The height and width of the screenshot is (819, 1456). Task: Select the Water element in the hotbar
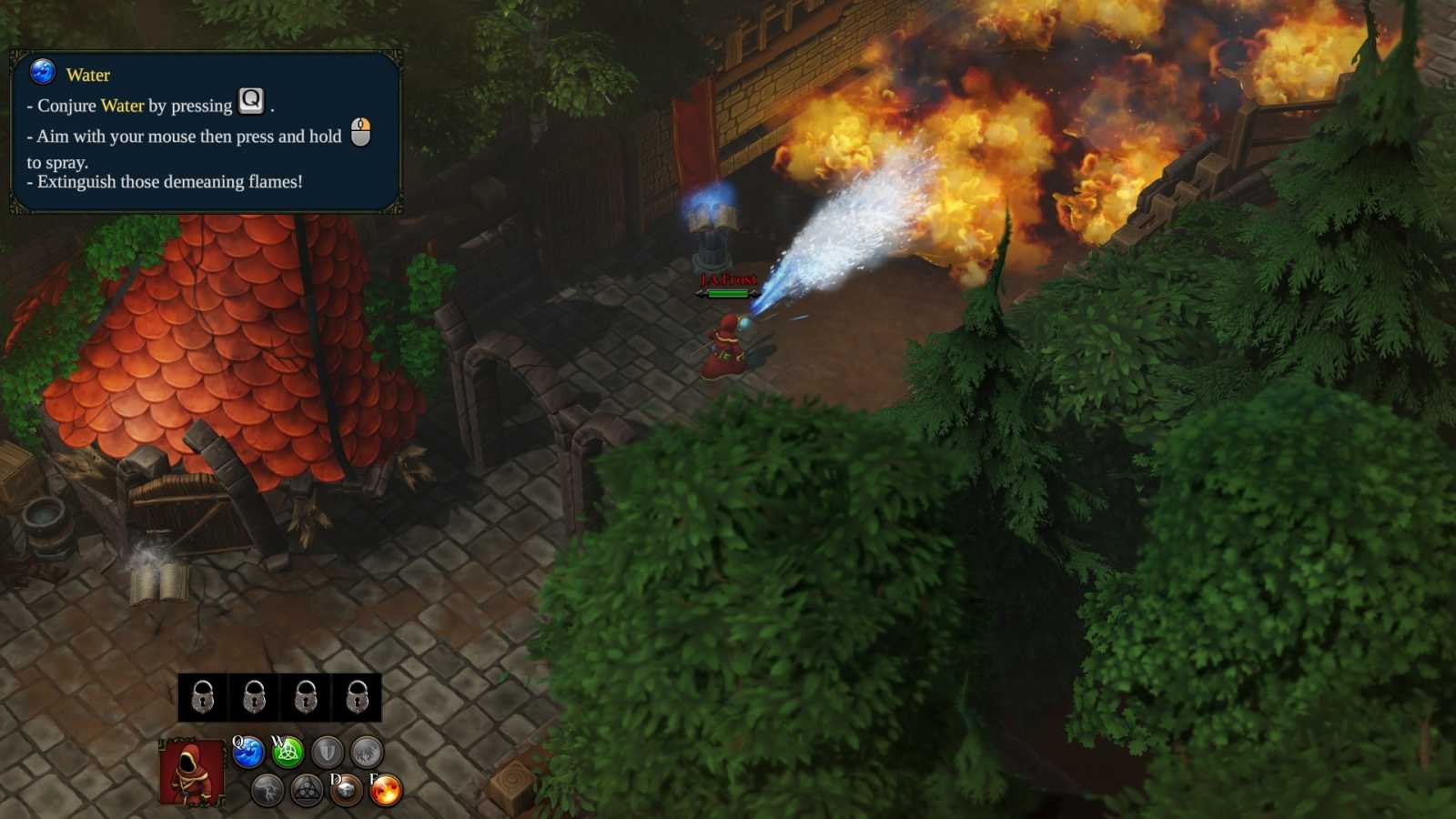(x=248, y=751)
